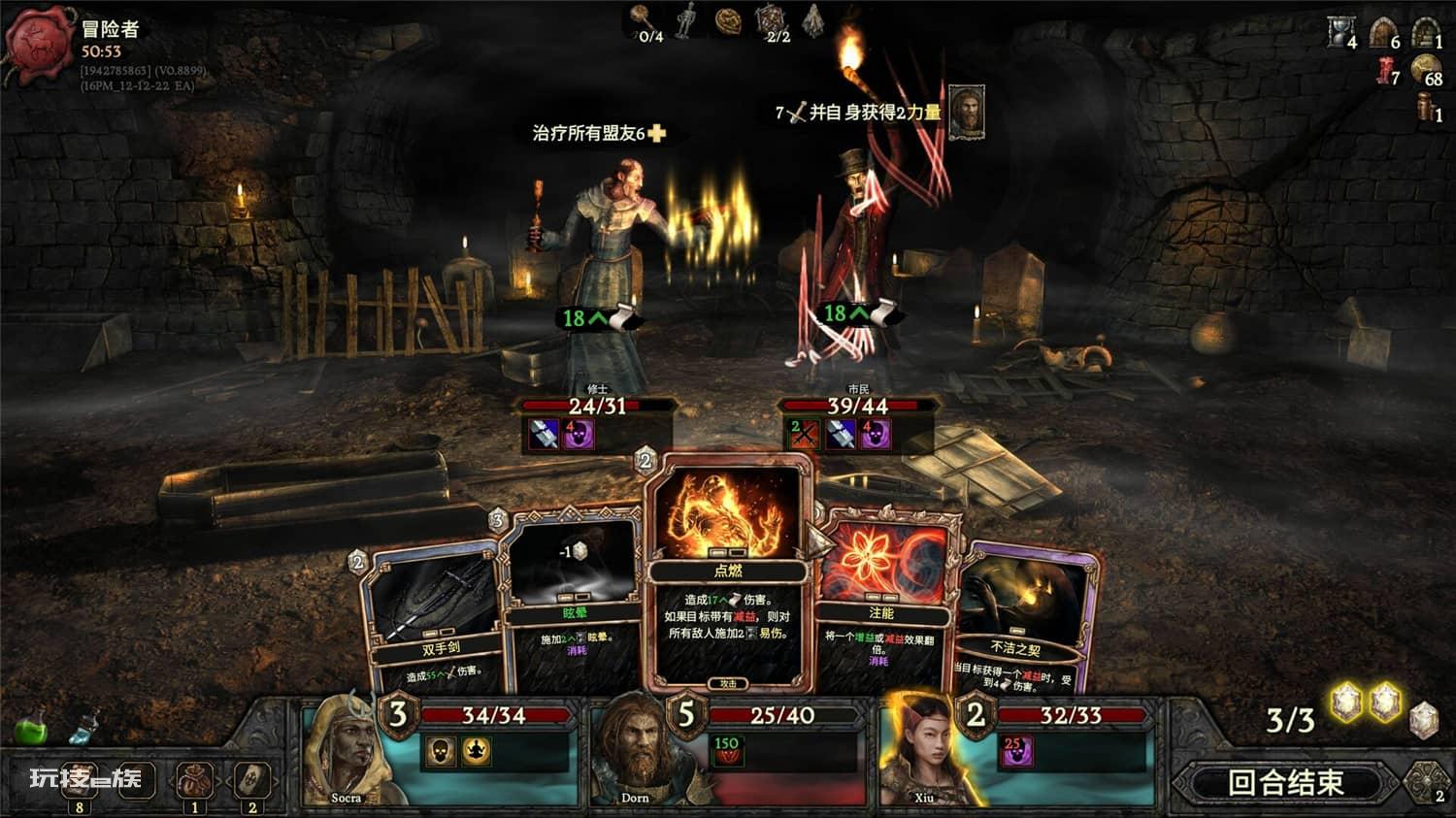Click the gold coin currency icon
The width and height of the screenshot is (1456, 818).
coord(1424,68)
